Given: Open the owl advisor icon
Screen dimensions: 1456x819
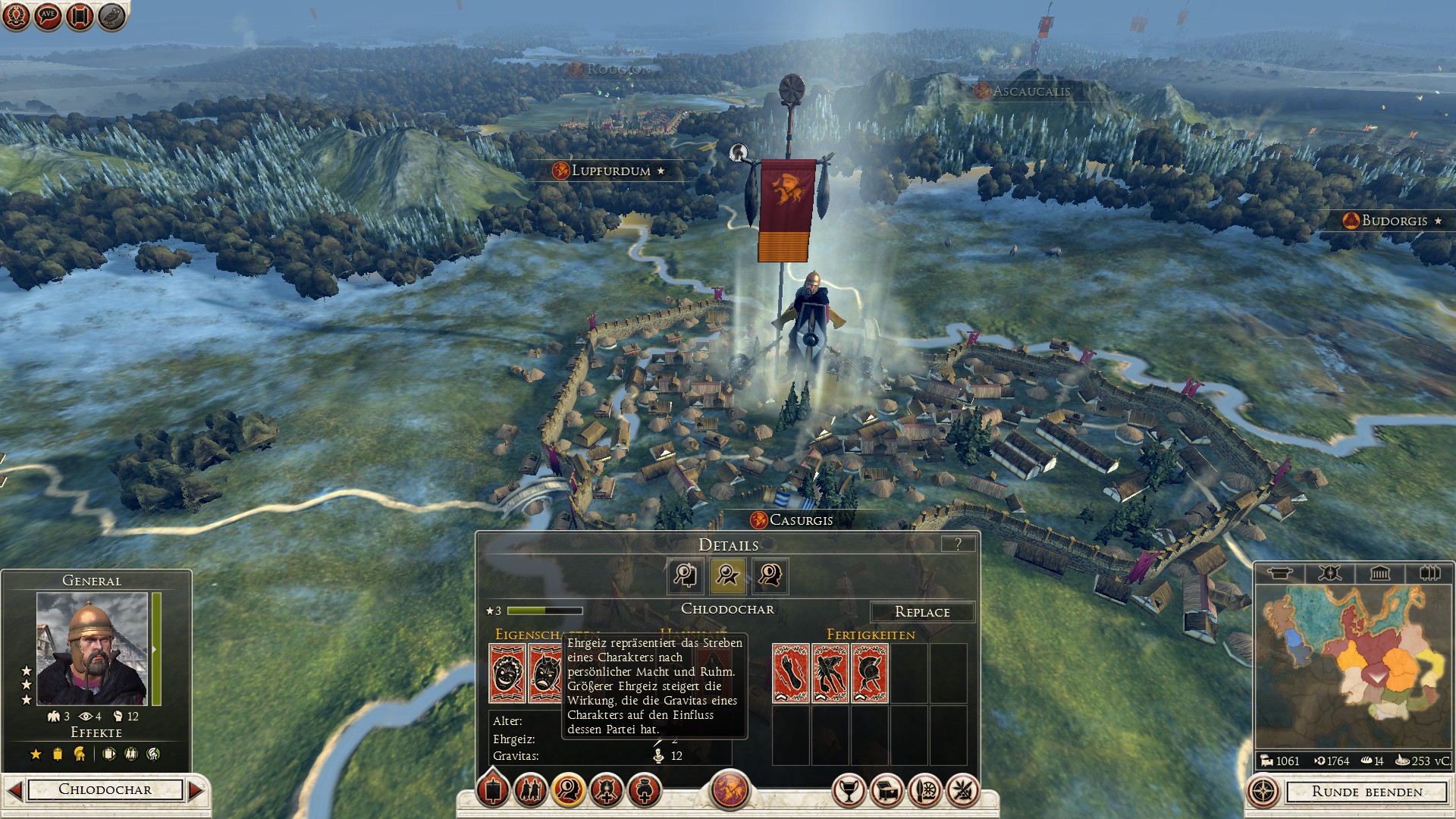Looking at the screenshot, I should (x=112, y=16).
